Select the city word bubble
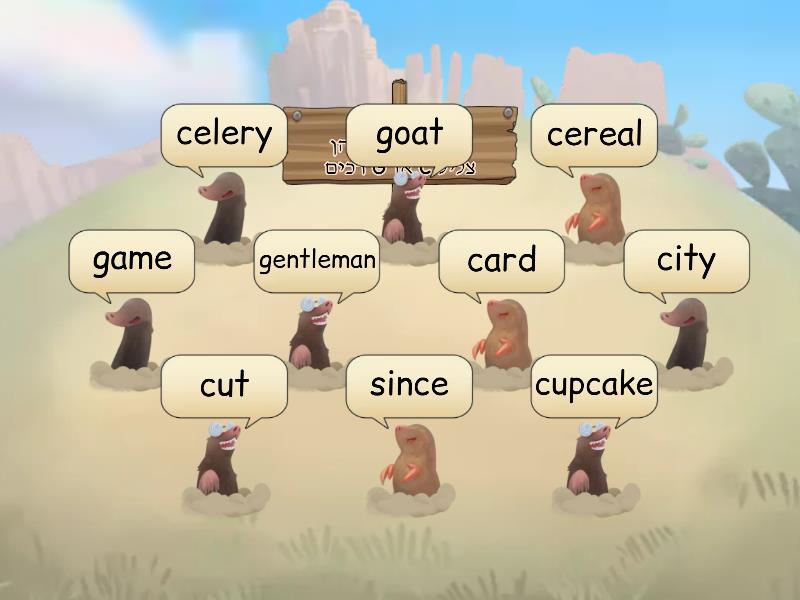Screen dimensions: 800x600 (x=686, y=260)
